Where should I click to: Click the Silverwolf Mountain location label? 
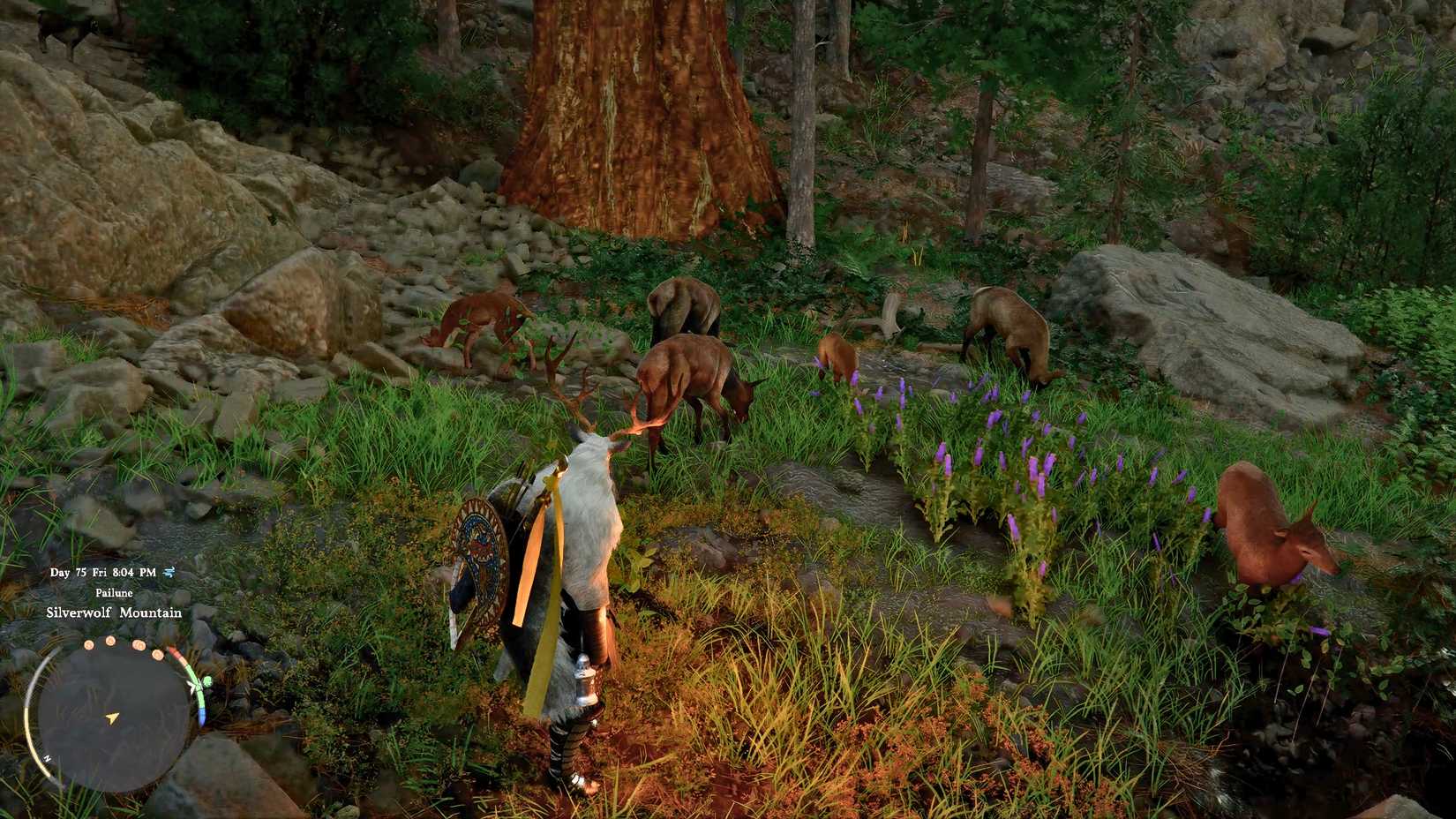point(115,613)
